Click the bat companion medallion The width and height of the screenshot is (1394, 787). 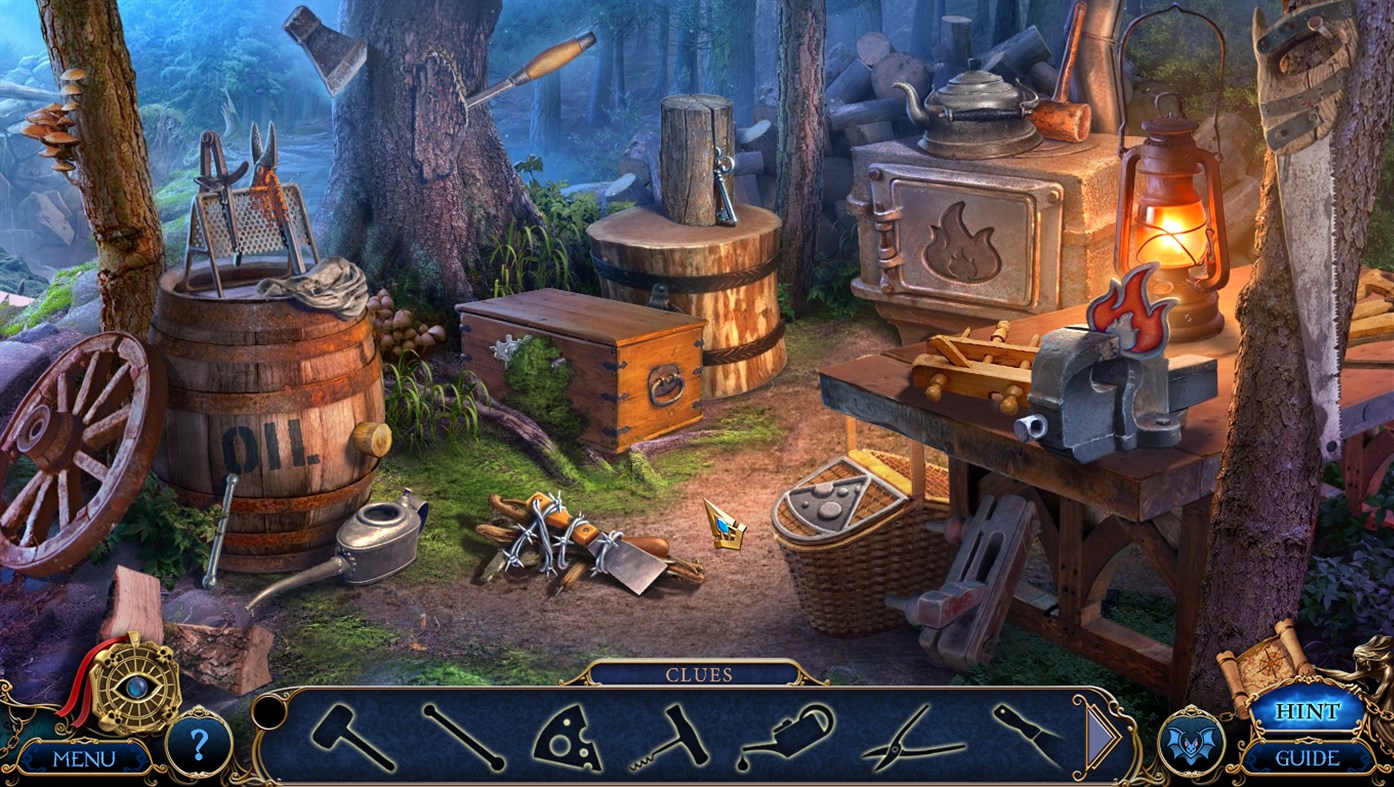(1194, 742)
